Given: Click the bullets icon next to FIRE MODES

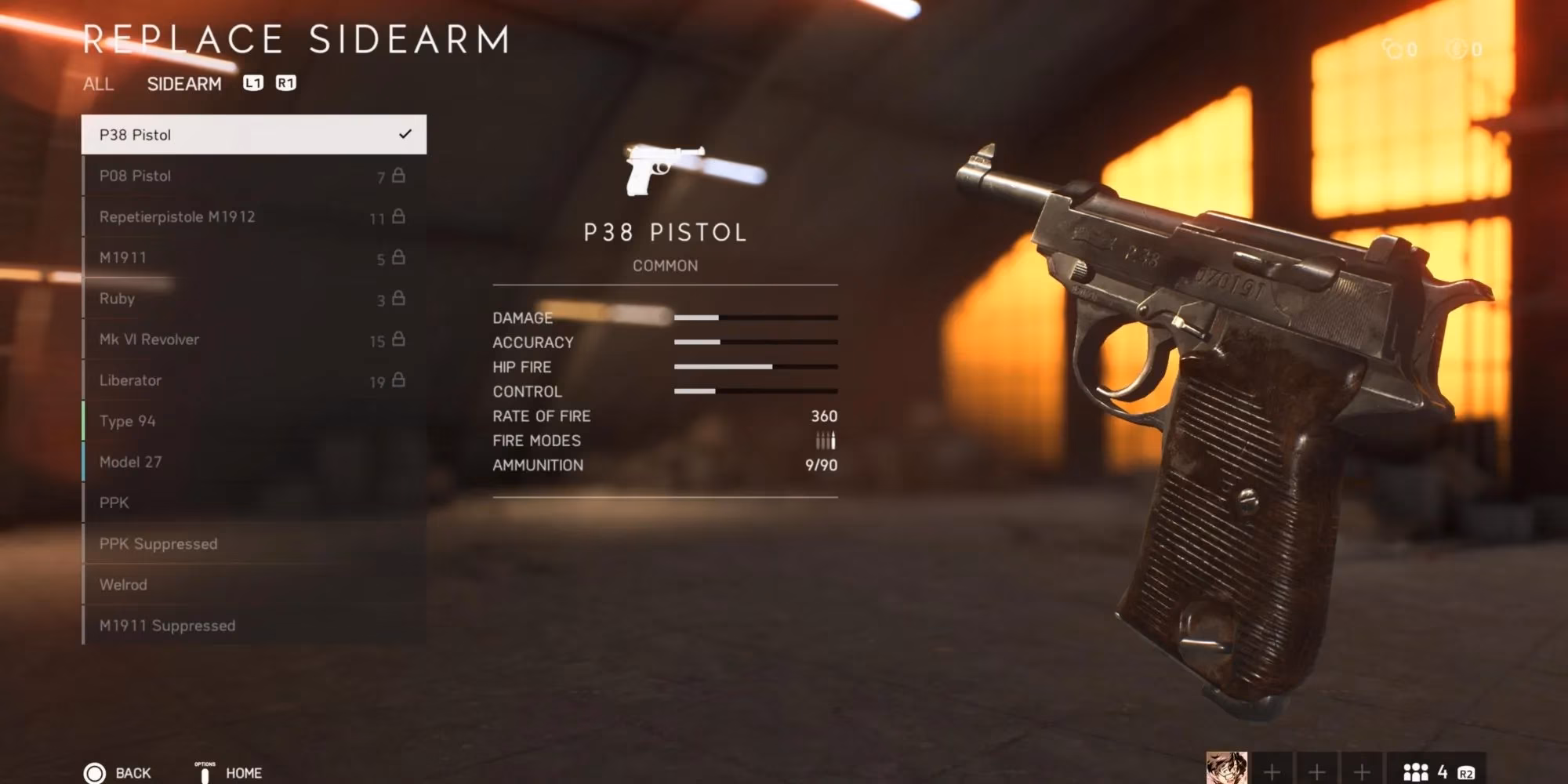Looking at the screenshot, I should coord(826,441).
